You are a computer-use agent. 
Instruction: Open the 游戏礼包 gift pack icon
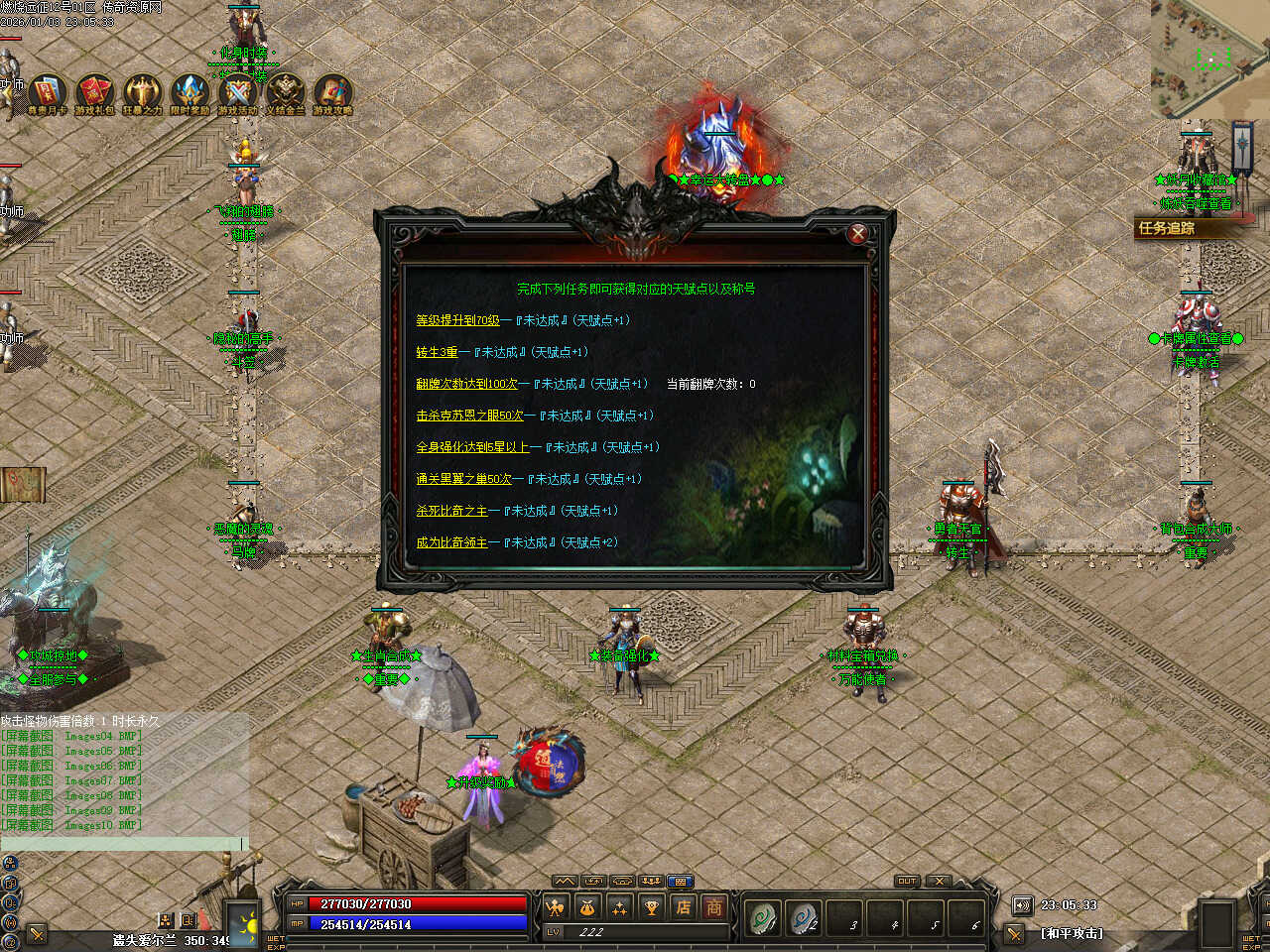click(x=94, y=92)
